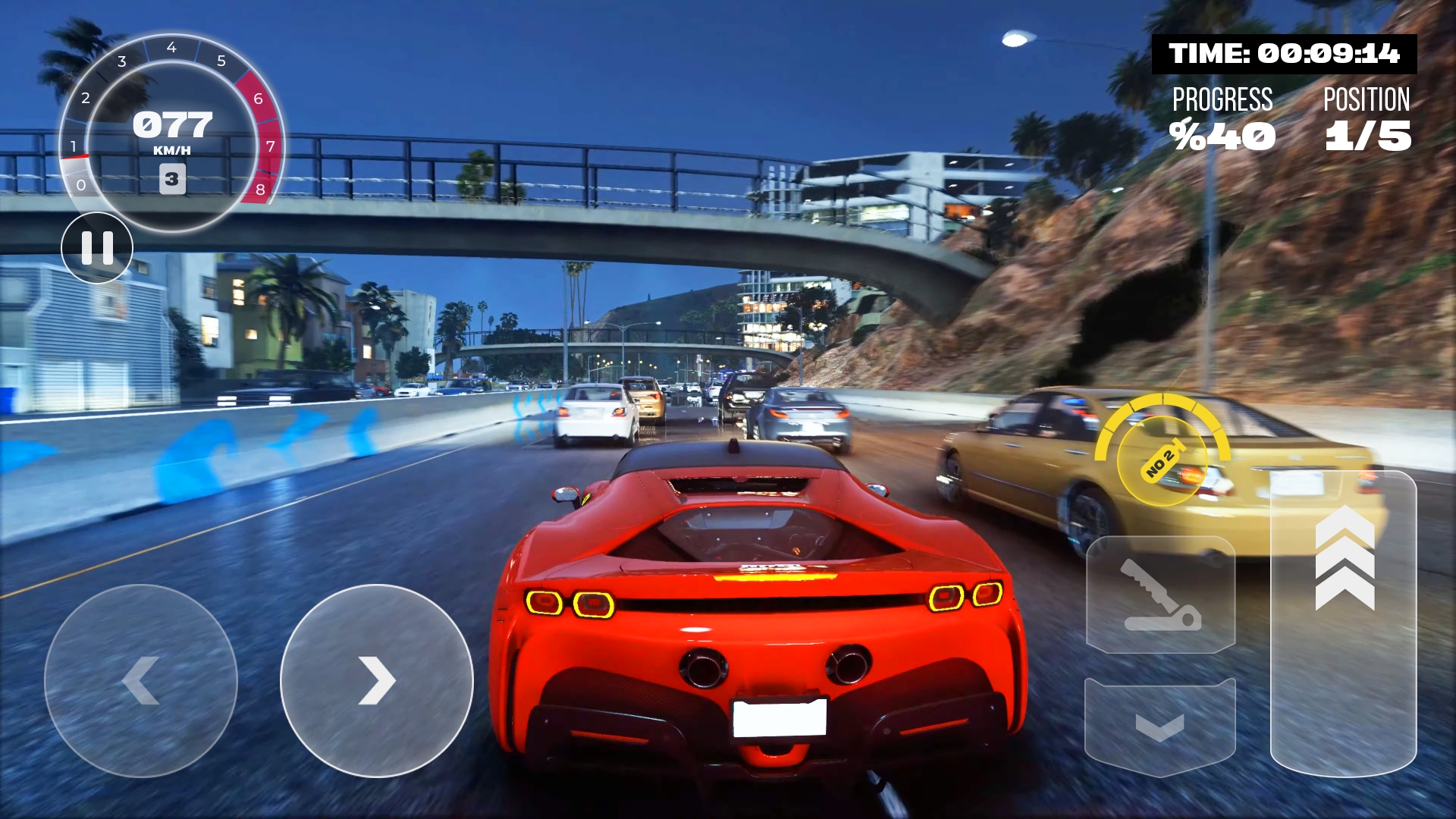Activate the NO2 nitro boost
The width and height of the screenshot is (1456, 819).
(x=1162, y=458)
